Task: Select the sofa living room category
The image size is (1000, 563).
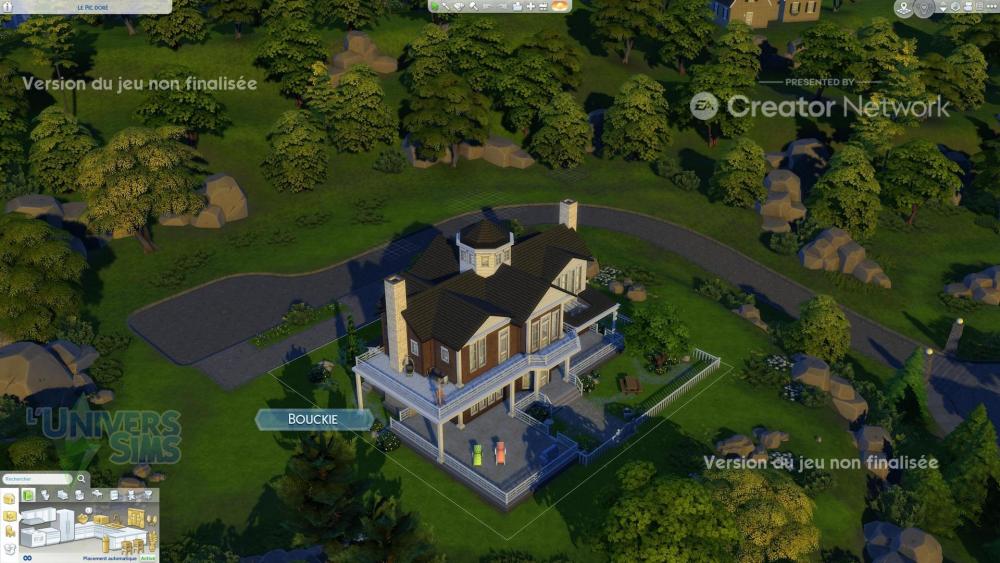Action: coord(62,495)
